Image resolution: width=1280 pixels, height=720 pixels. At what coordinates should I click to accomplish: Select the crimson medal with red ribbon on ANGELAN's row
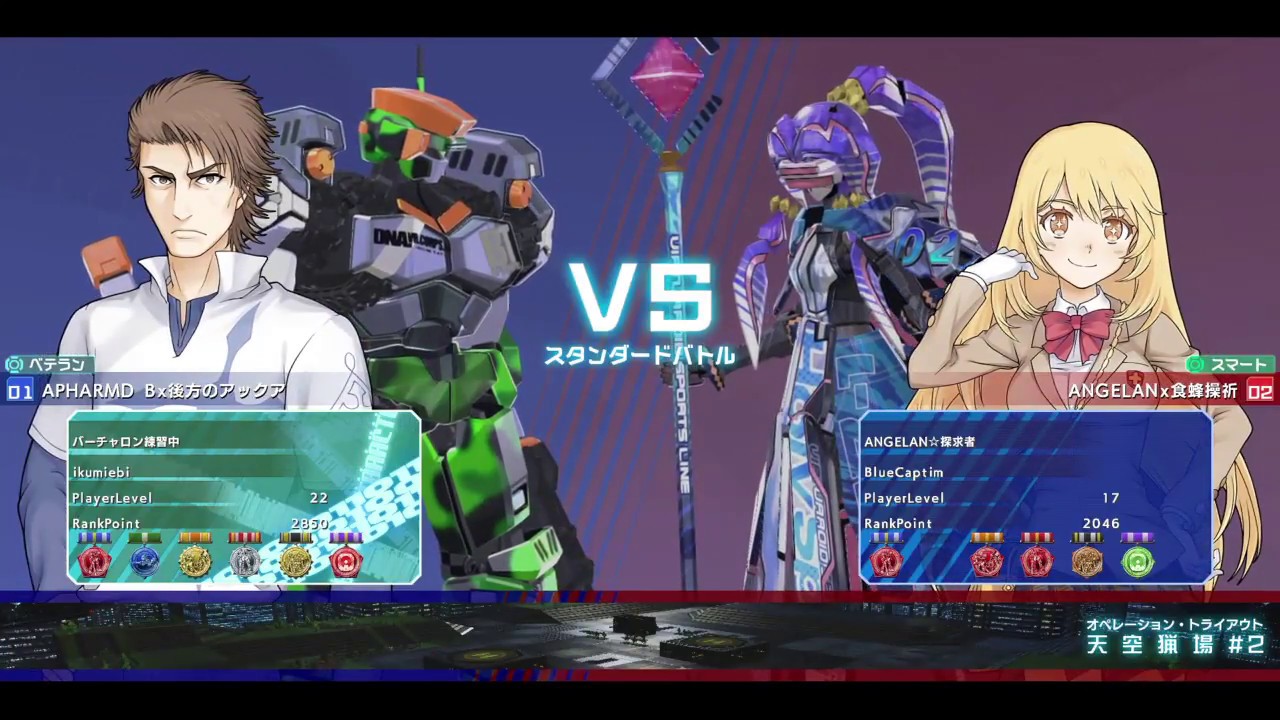pos(988,562)
